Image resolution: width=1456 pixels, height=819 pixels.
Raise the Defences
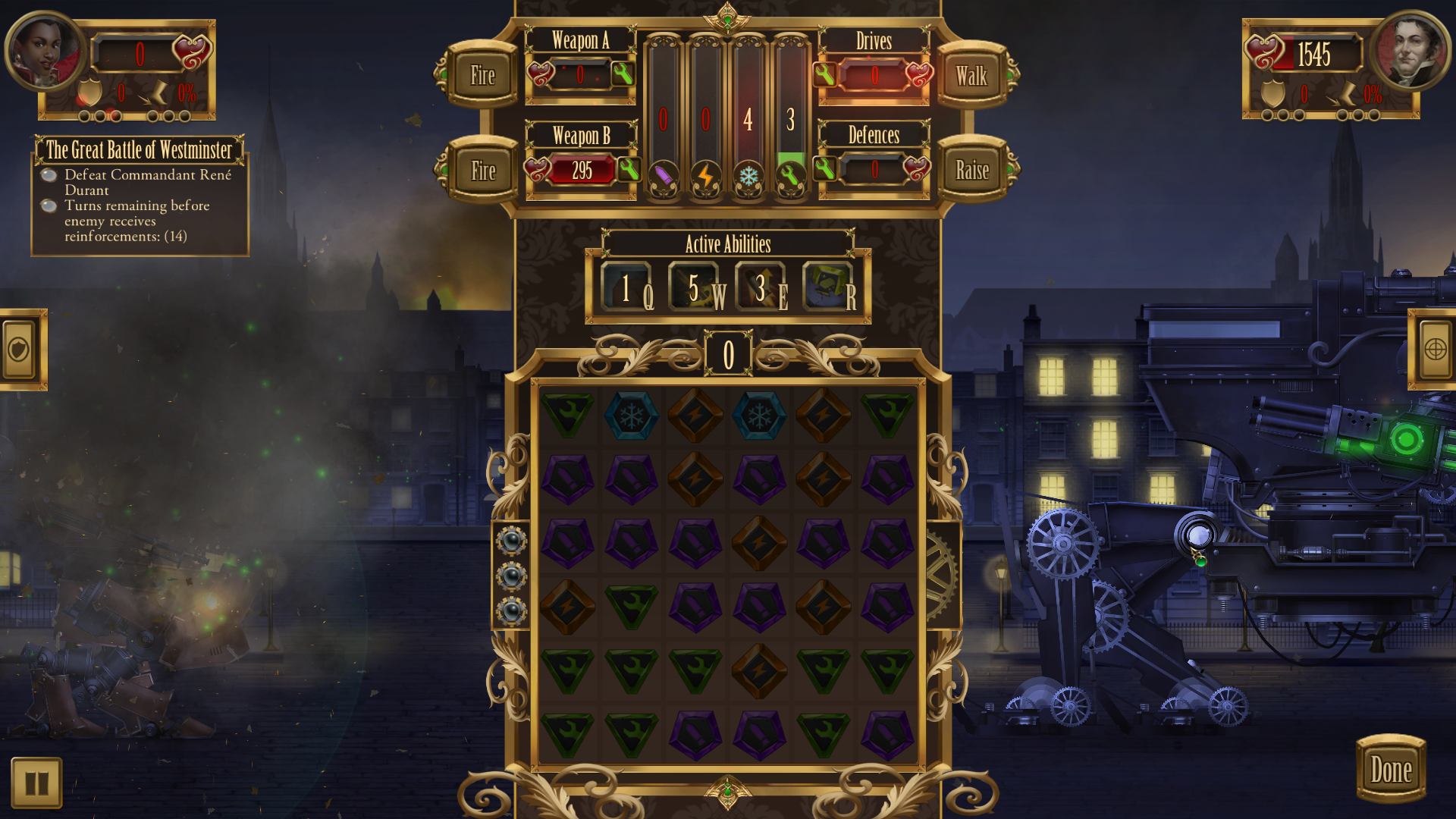tap(971, 171)
